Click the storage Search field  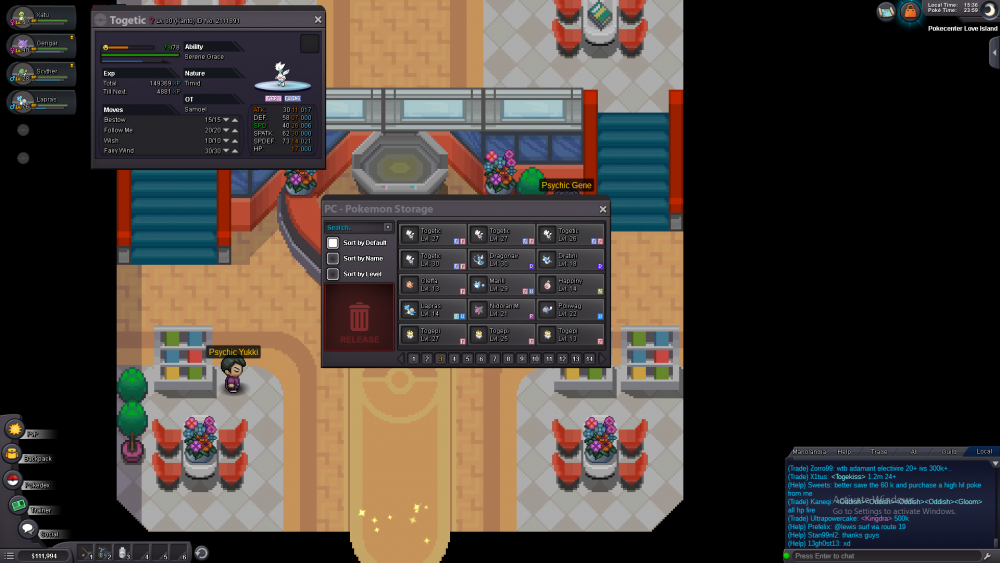(x=355, y=228)
